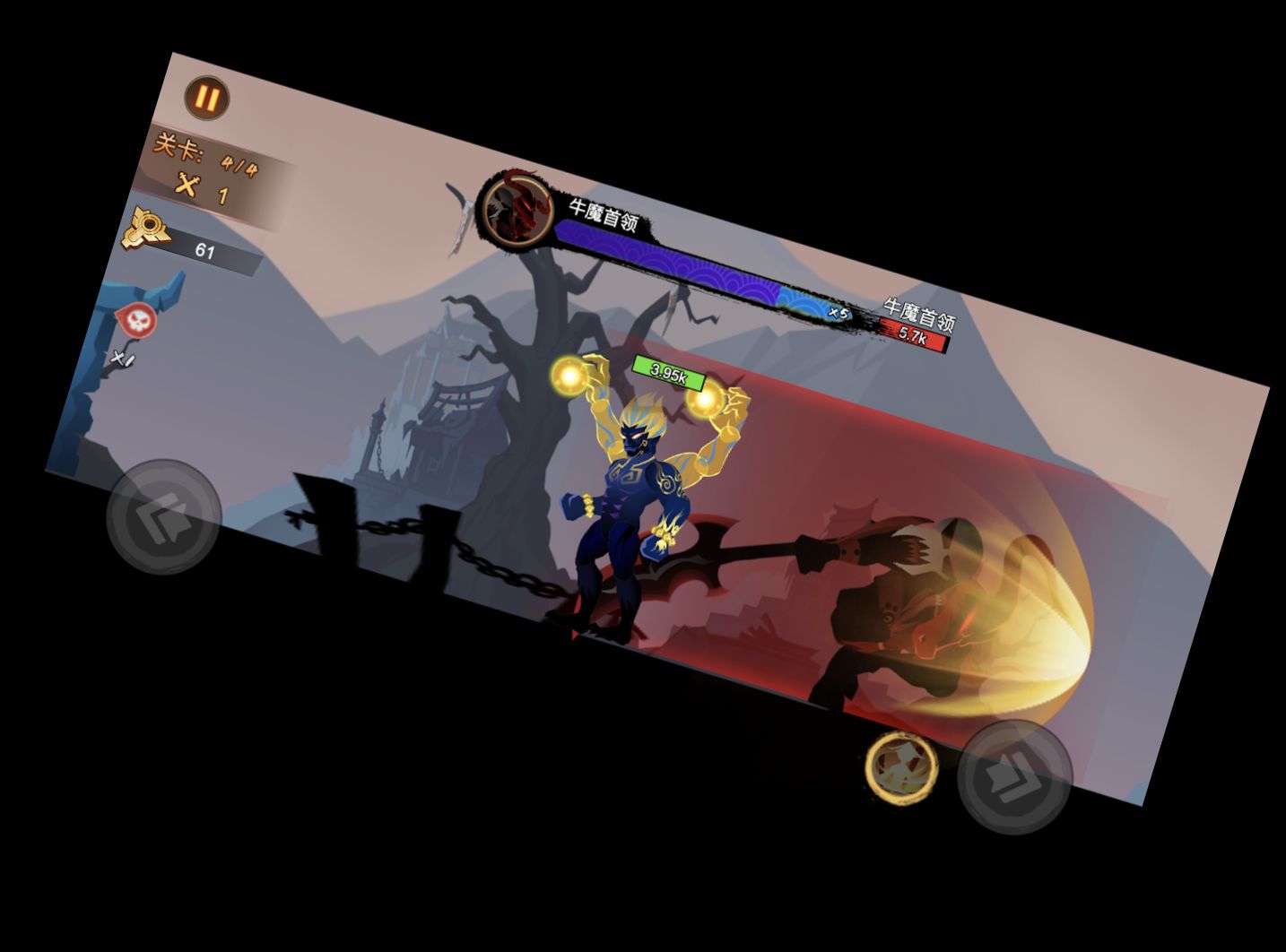Toggle pause on the battle
Screen dimensions: 1286x952
click(206, 97)
